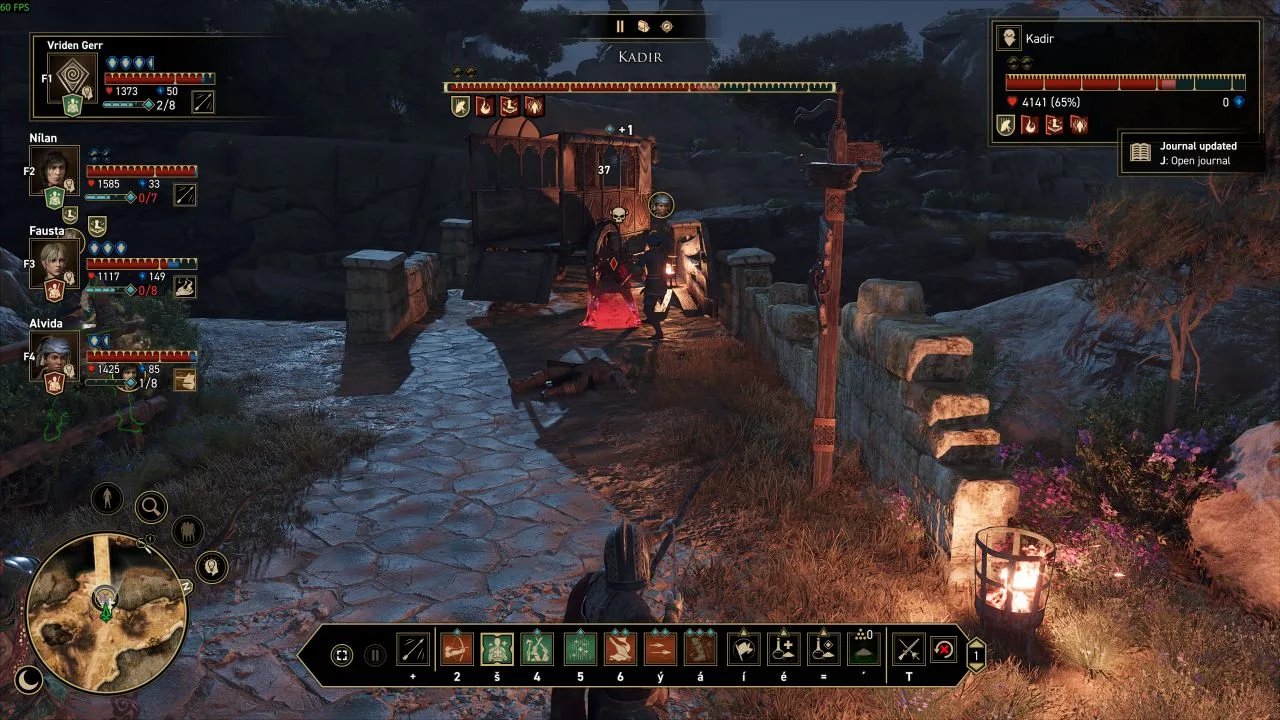Viewport: 1280px width, 720px height.
Task: Open the circular minimap
Action: [x=105, y=611]
